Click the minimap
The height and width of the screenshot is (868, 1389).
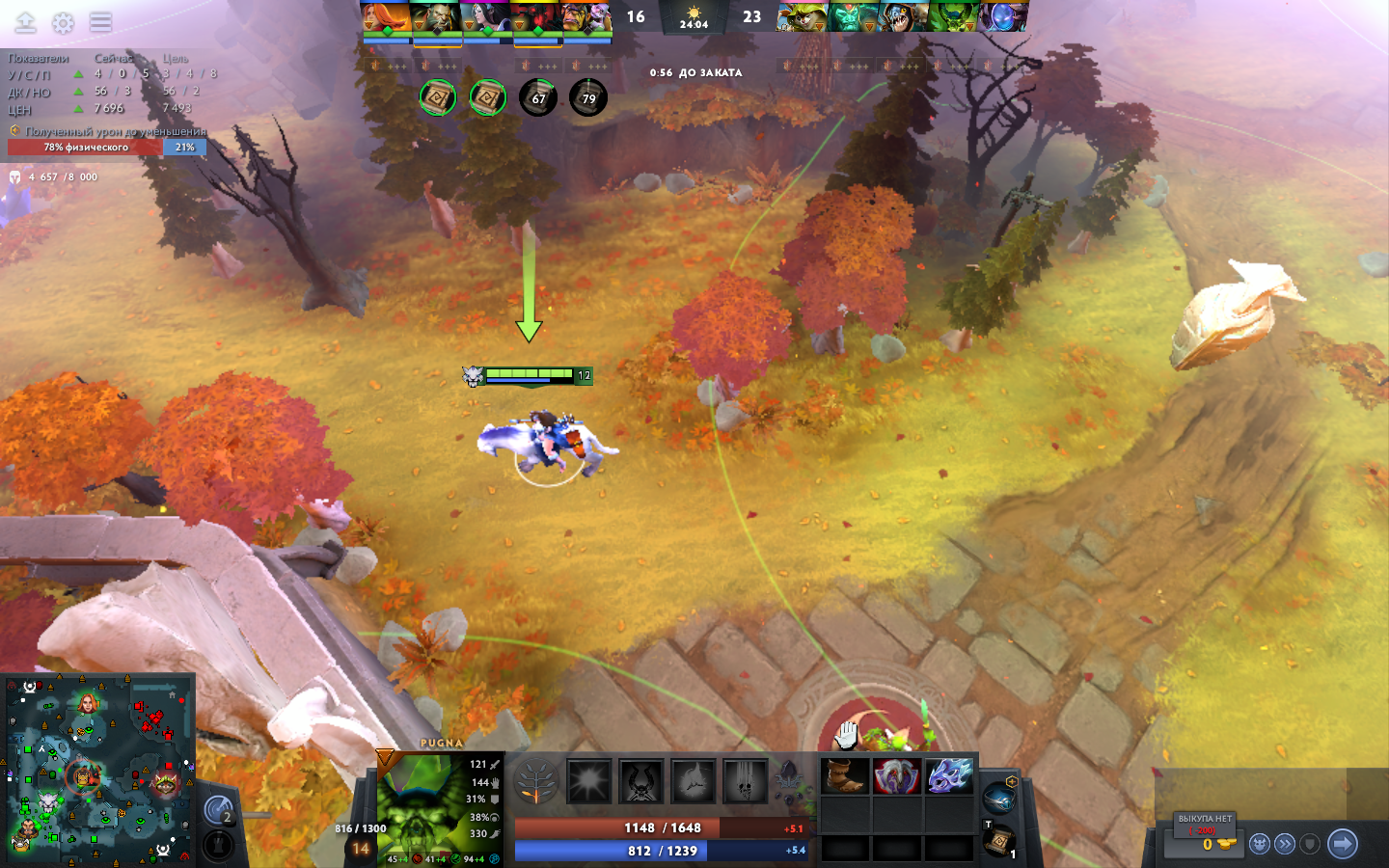[97, 770]
